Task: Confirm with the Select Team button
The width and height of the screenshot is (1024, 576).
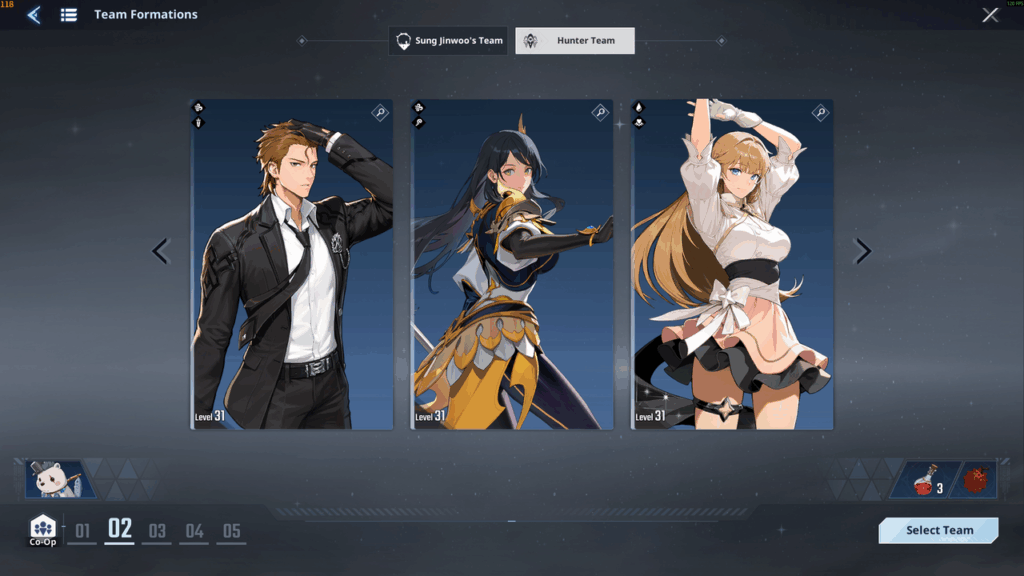Action: 938,530
